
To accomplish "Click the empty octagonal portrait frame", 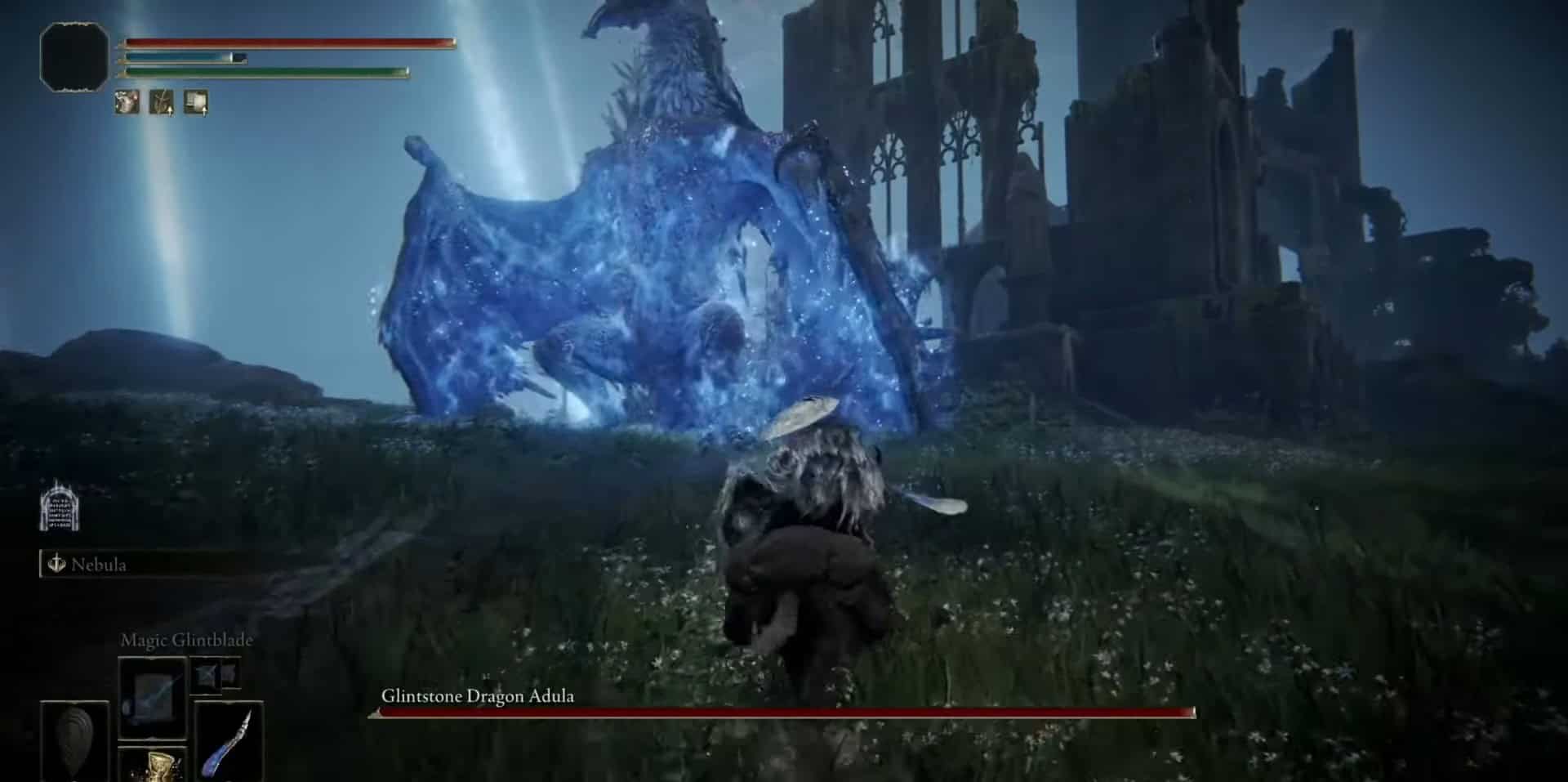I will (x=74, y=56).
